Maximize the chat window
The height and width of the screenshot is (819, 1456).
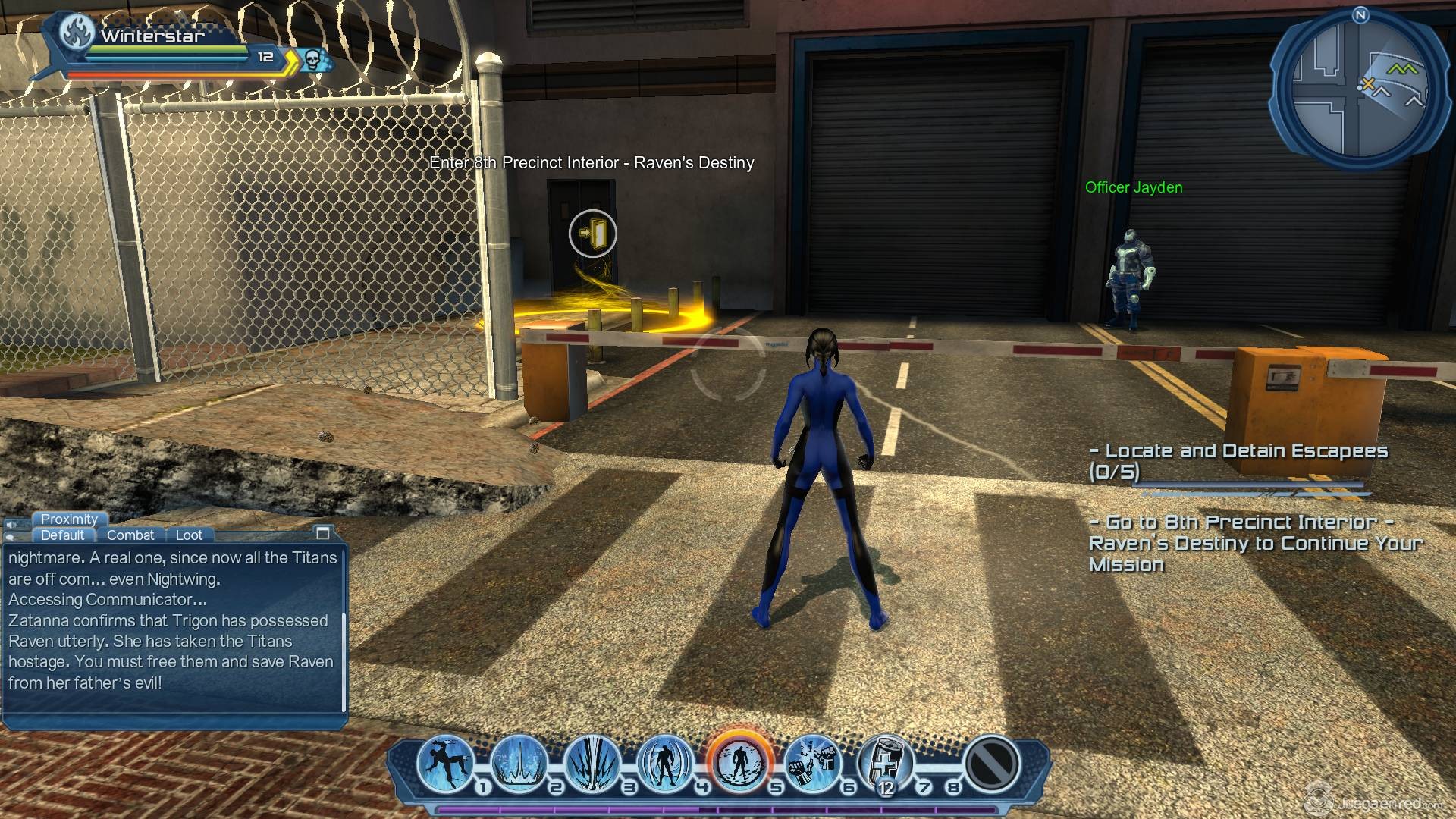[322, 533]
